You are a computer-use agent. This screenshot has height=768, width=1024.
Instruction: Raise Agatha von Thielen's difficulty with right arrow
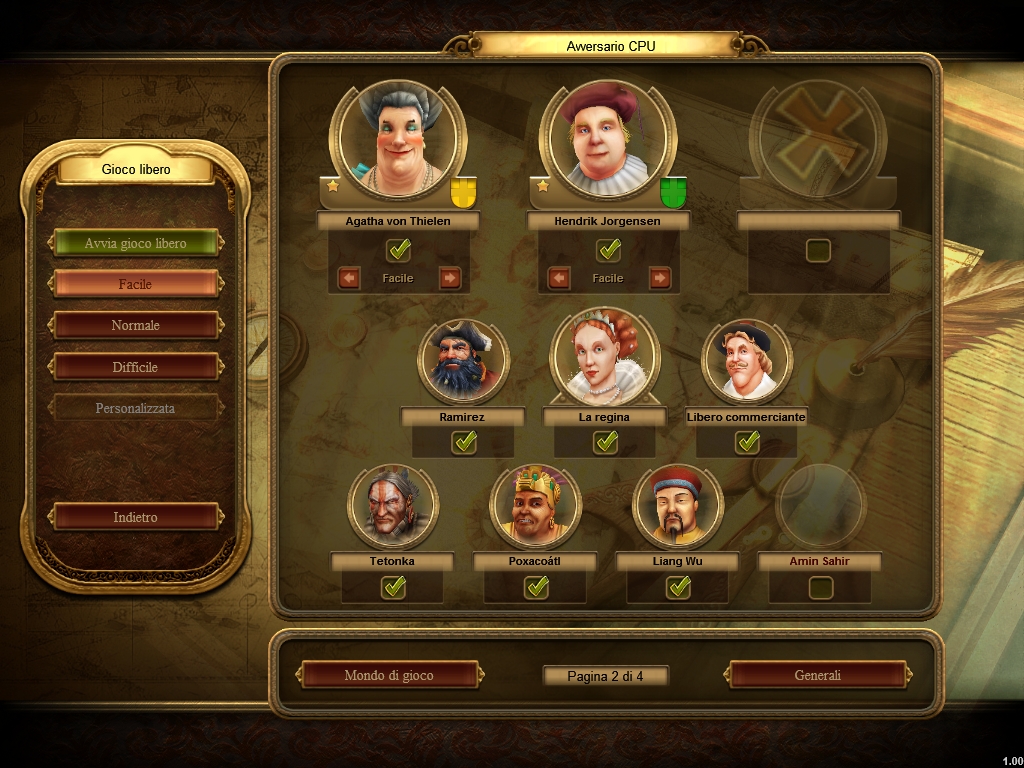pos(450,278)
